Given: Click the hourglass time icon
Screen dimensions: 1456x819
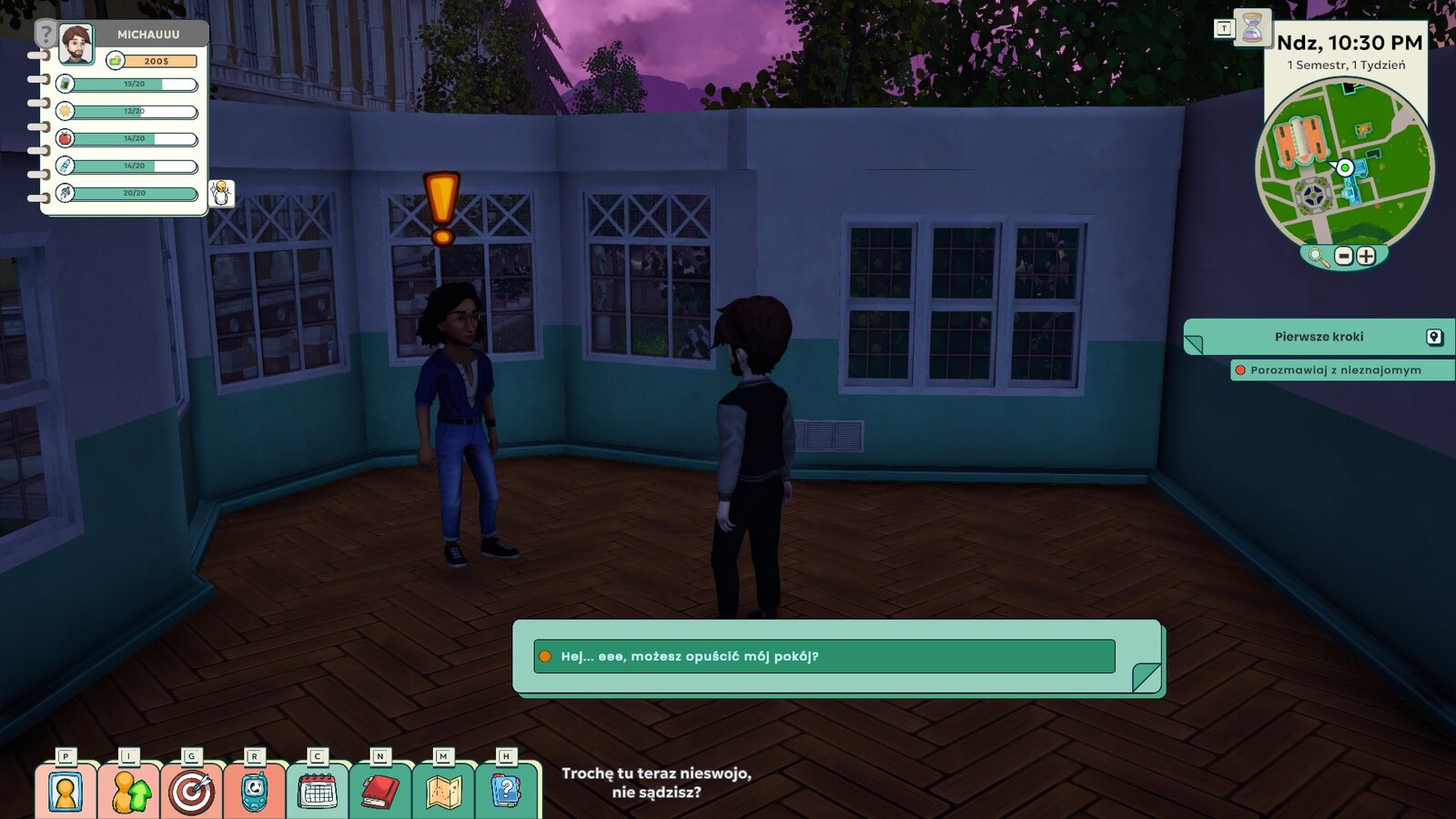Looking at the screenshot, I should click(x=1253, y=28).
